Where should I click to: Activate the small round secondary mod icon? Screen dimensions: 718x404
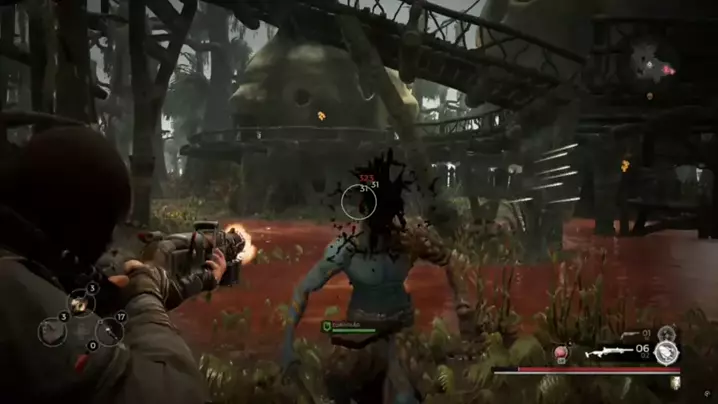[x=667, y=333]
